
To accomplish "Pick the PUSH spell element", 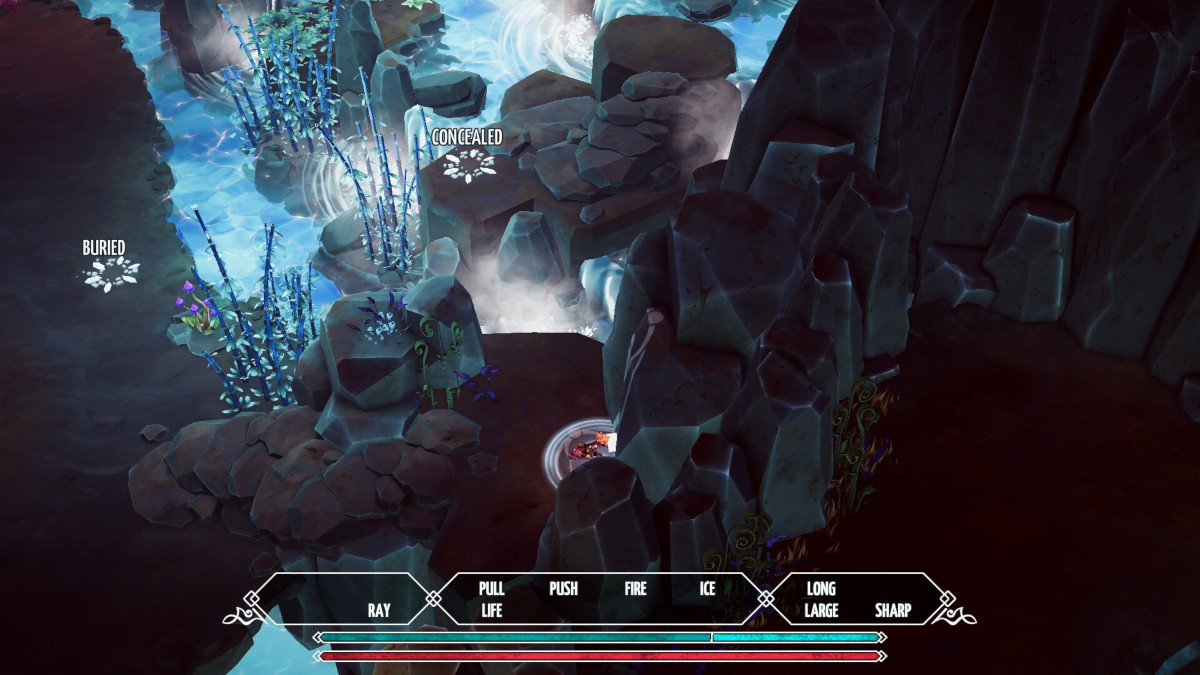I will (x=563, y=588).
